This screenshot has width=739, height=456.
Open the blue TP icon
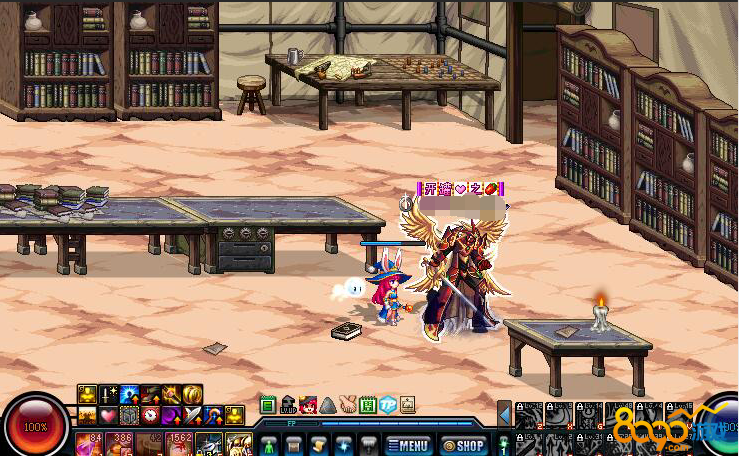(387, 405)
